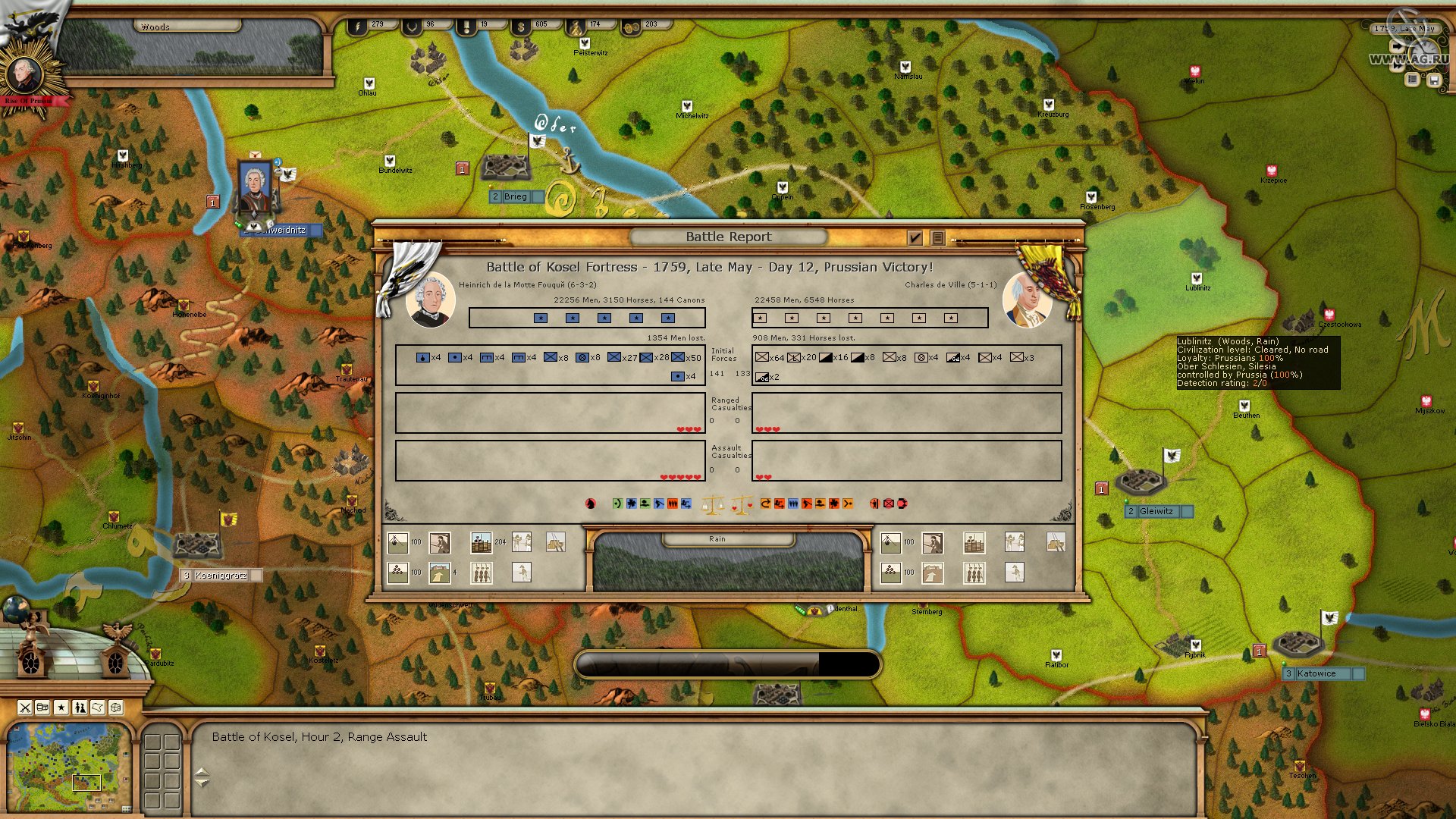Click the crossed swords filter button
This screenshot has width=1456, height=819.
(x=25, y=708)
